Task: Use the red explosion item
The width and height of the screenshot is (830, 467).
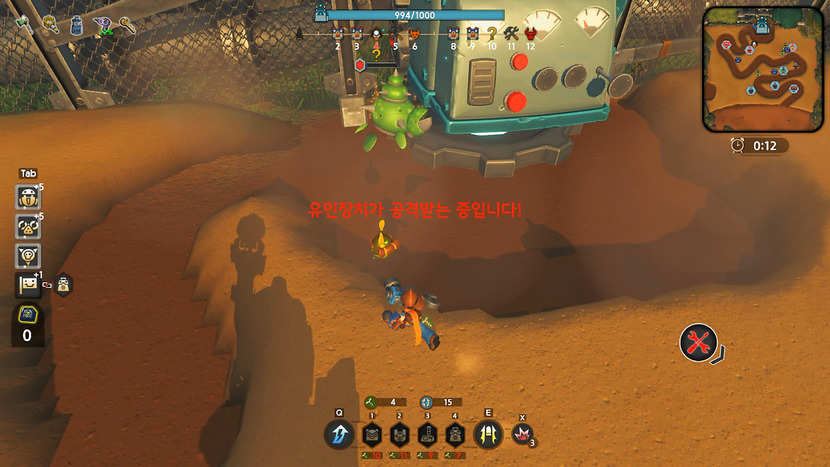Action: click(x=521, y=434)
